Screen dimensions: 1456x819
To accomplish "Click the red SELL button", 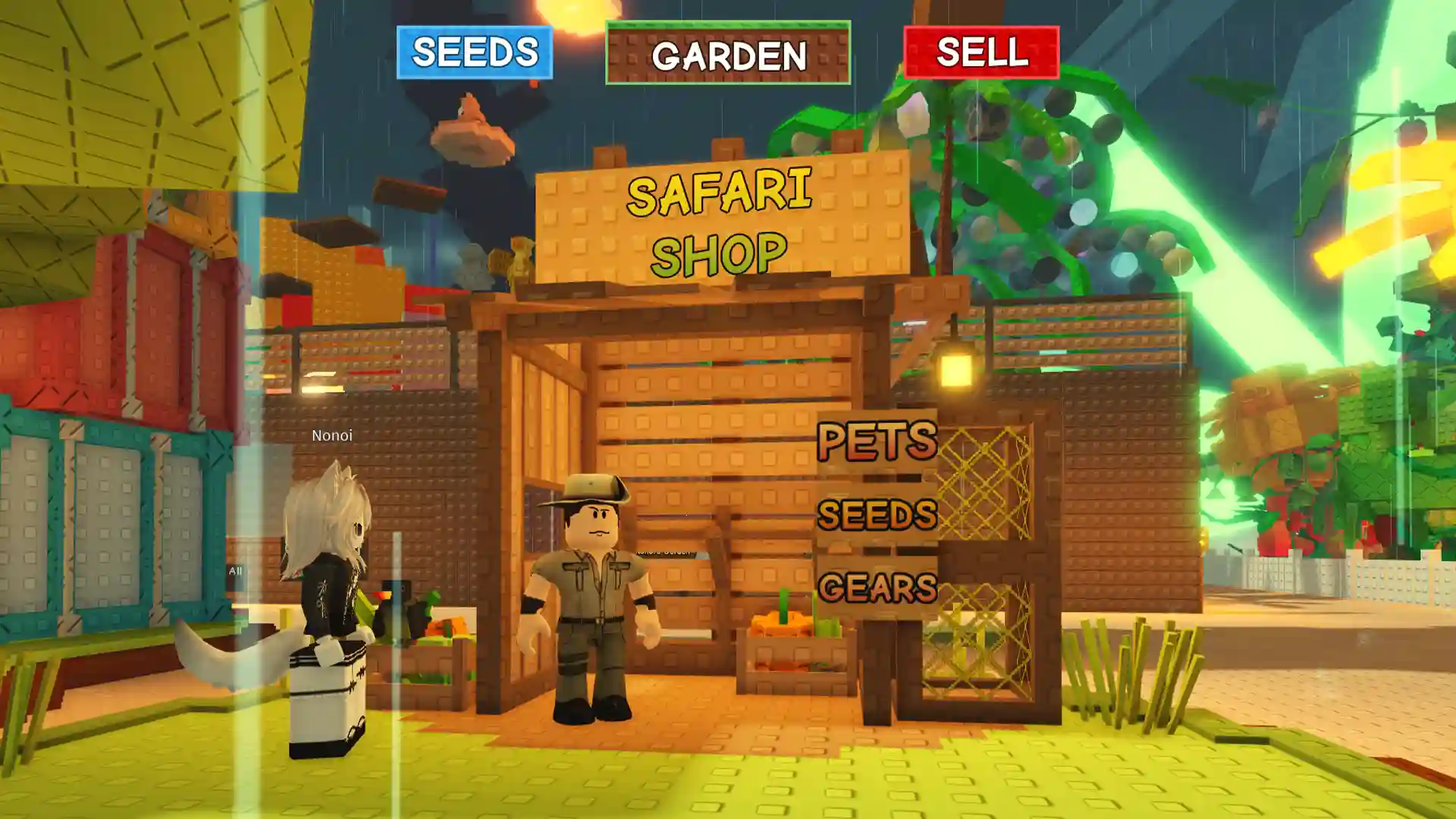I will click(x=981, y=52).
